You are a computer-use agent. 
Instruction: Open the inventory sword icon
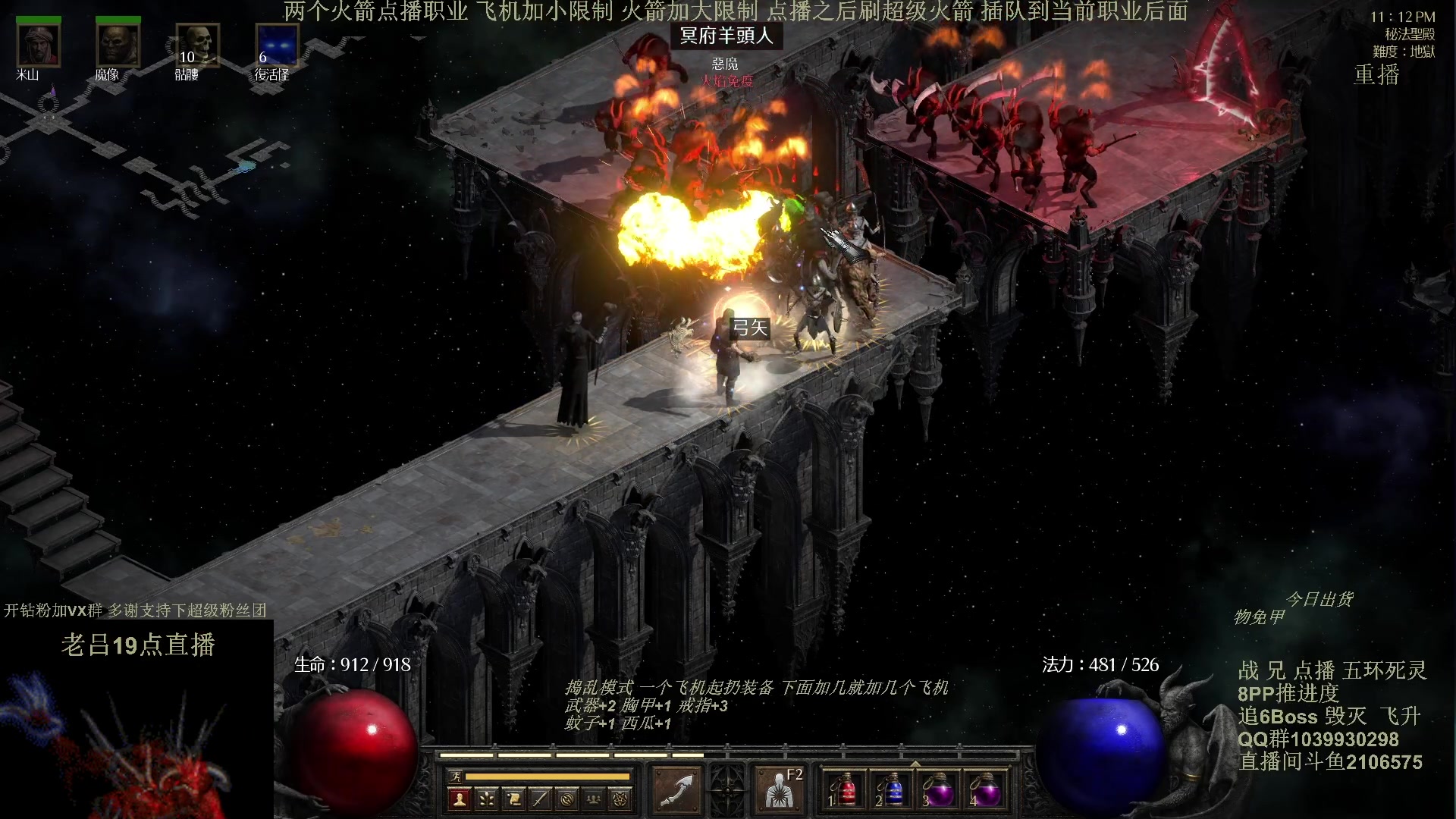coord(540,799)
